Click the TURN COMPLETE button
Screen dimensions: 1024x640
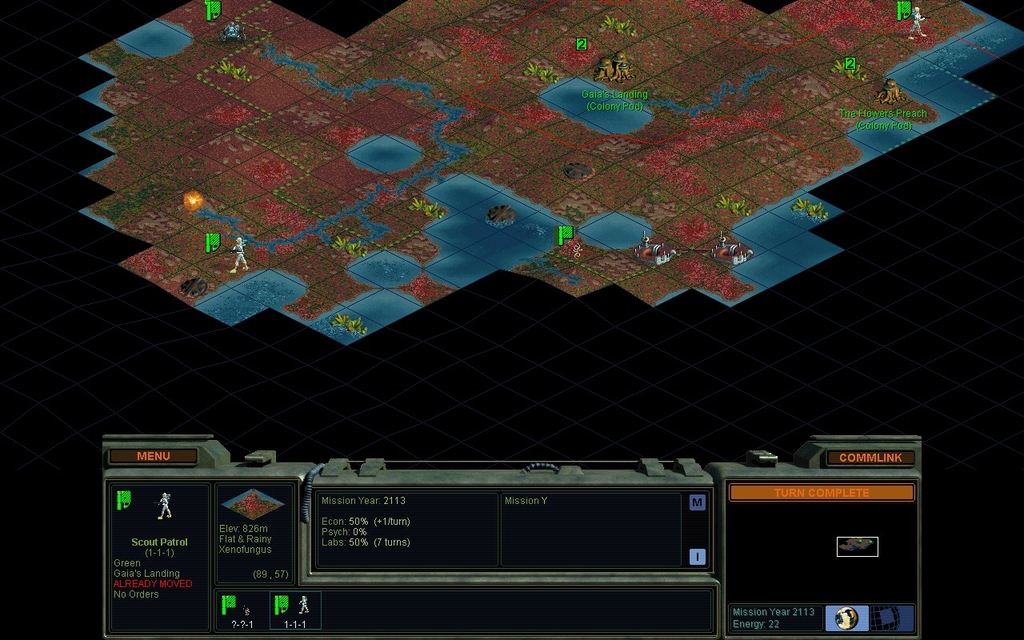click(821, 493)
